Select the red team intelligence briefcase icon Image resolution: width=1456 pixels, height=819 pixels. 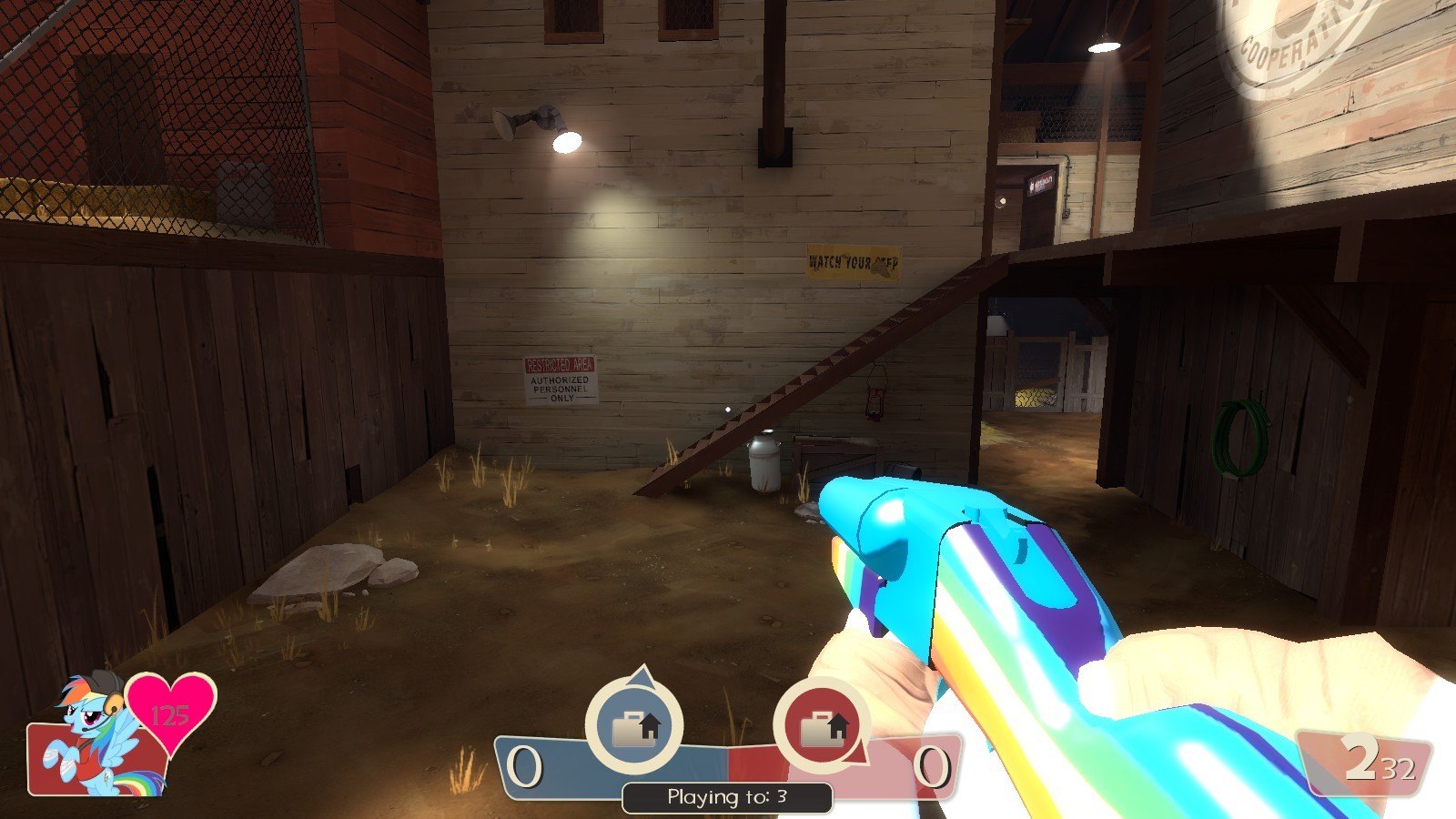click(821, 726)
